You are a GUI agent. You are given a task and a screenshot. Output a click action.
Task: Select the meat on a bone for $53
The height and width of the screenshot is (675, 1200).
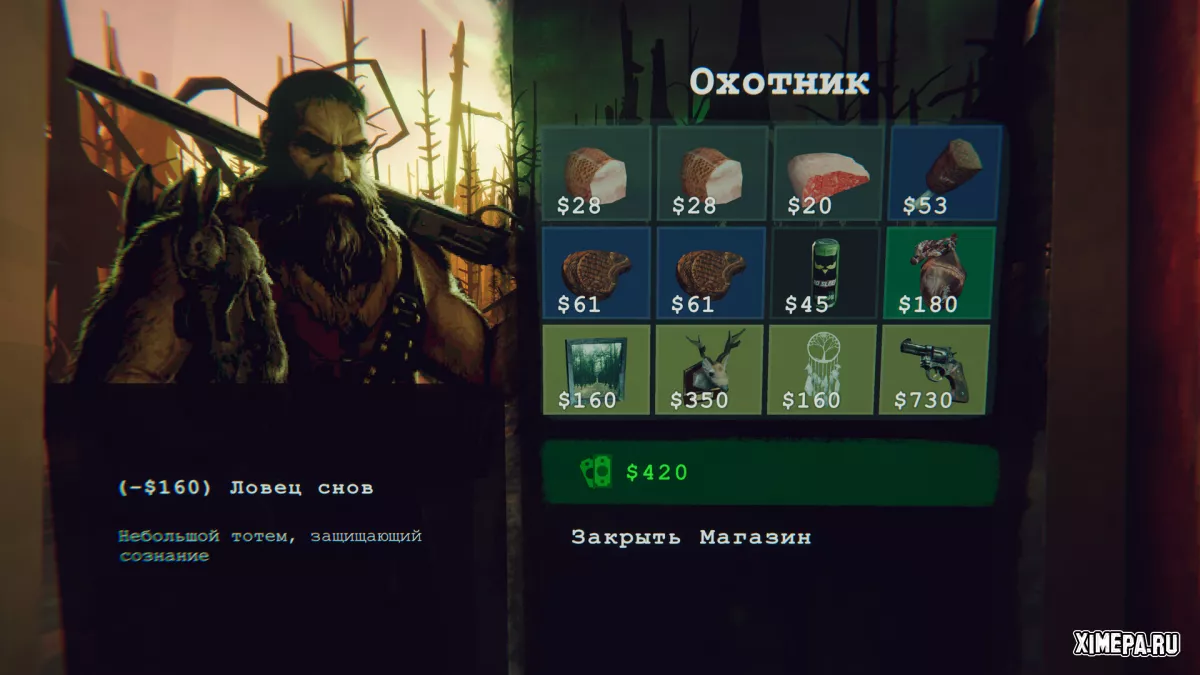click(944, 173)
